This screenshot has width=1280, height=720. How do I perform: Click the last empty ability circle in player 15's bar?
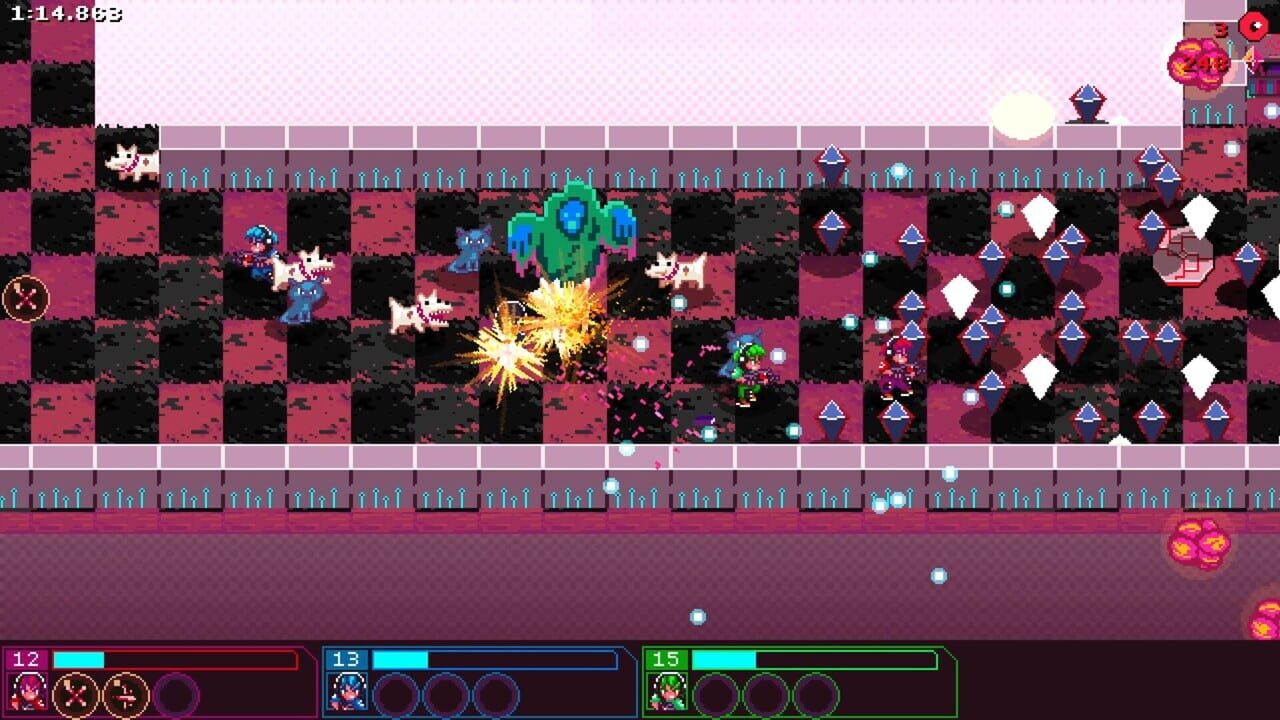(814, 692)
